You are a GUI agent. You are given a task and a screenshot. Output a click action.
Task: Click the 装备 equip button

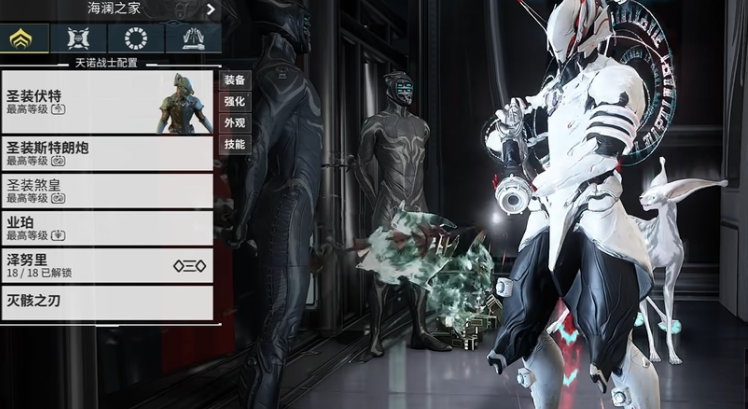pyautogui.click(x=234, y=80)
